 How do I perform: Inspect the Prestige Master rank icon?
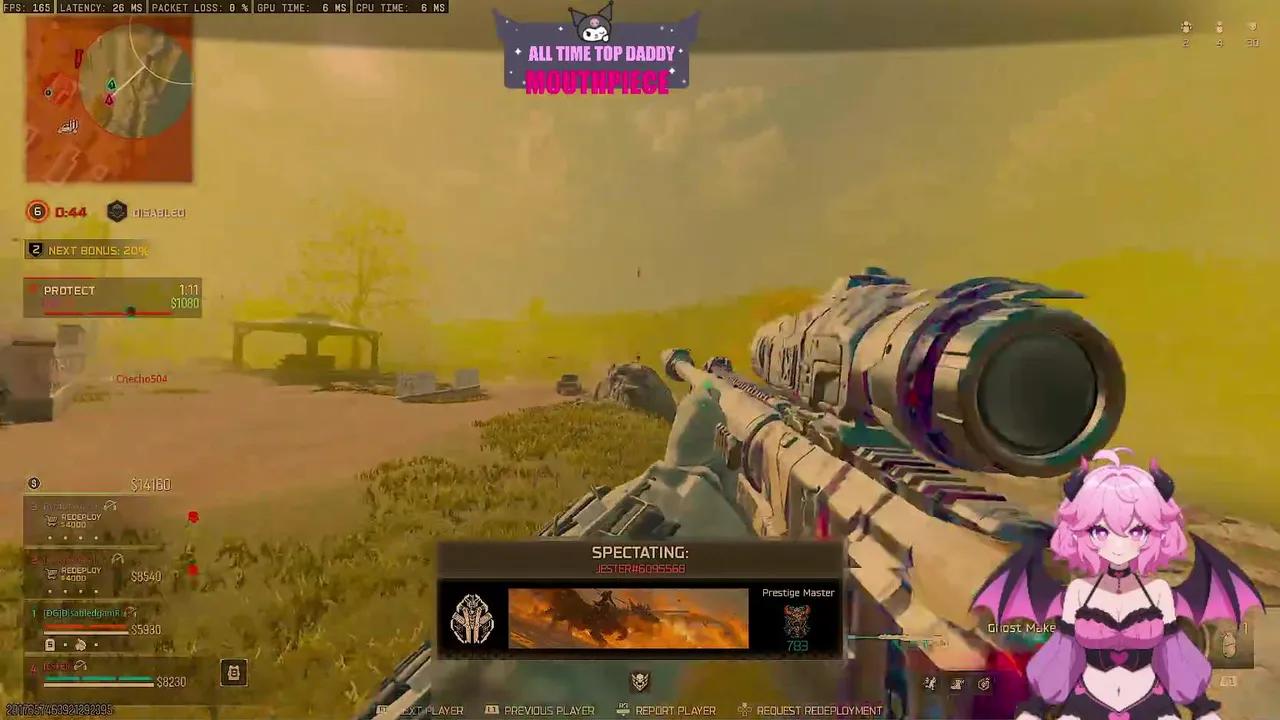(x=797, y=620)
